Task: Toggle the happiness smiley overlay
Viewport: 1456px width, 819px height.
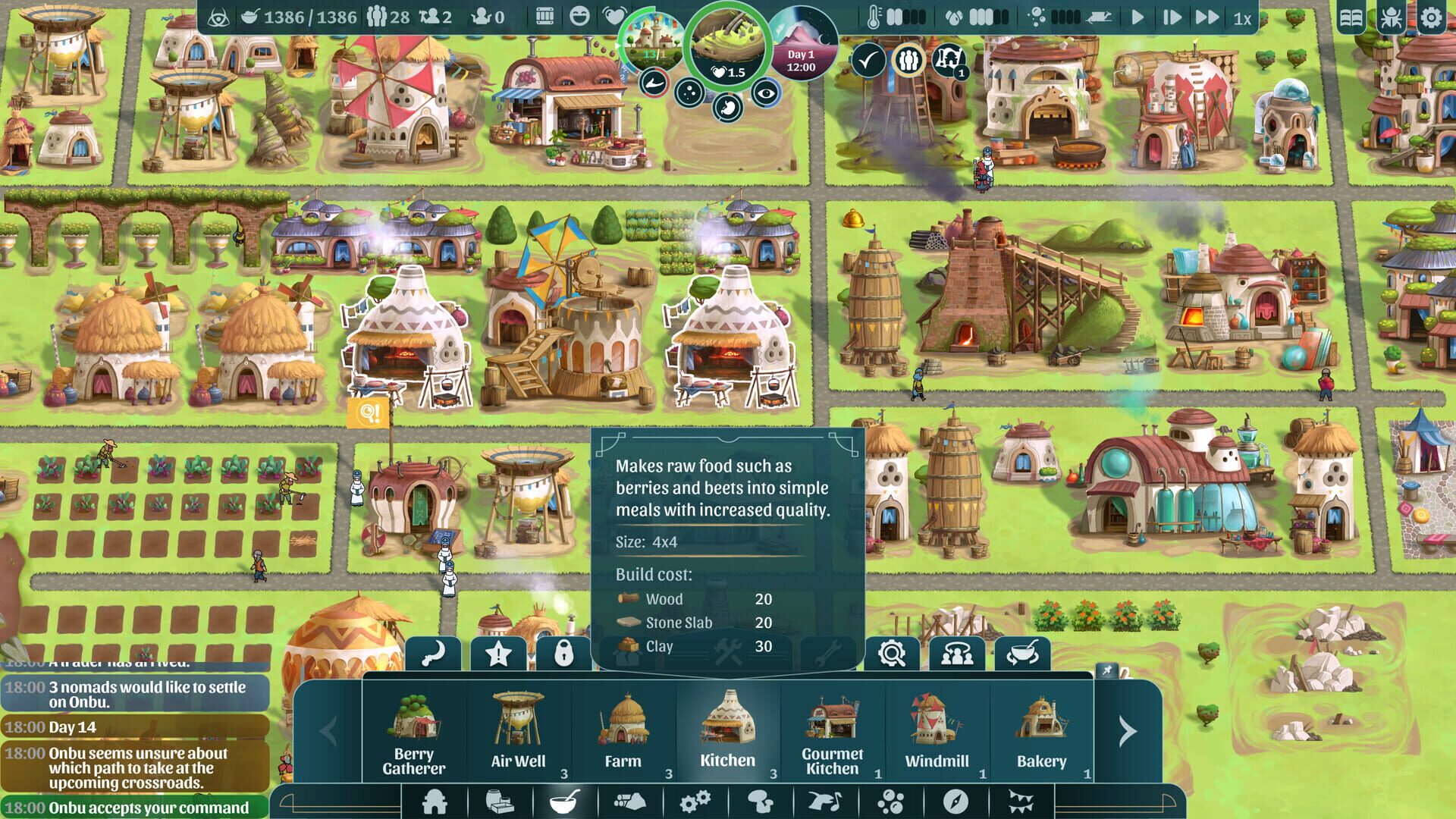Action: tap(578, 15)
